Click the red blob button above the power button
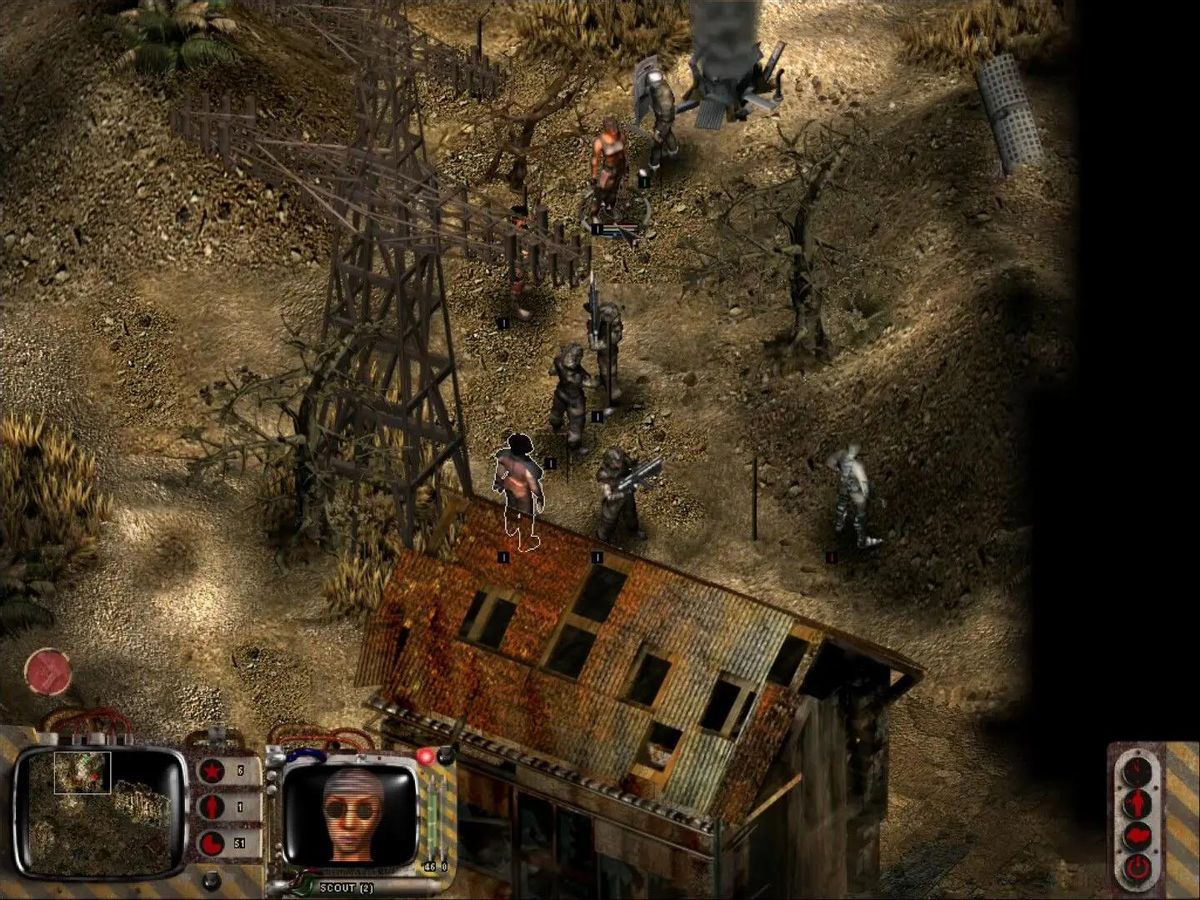 (x=1137, y=836)
